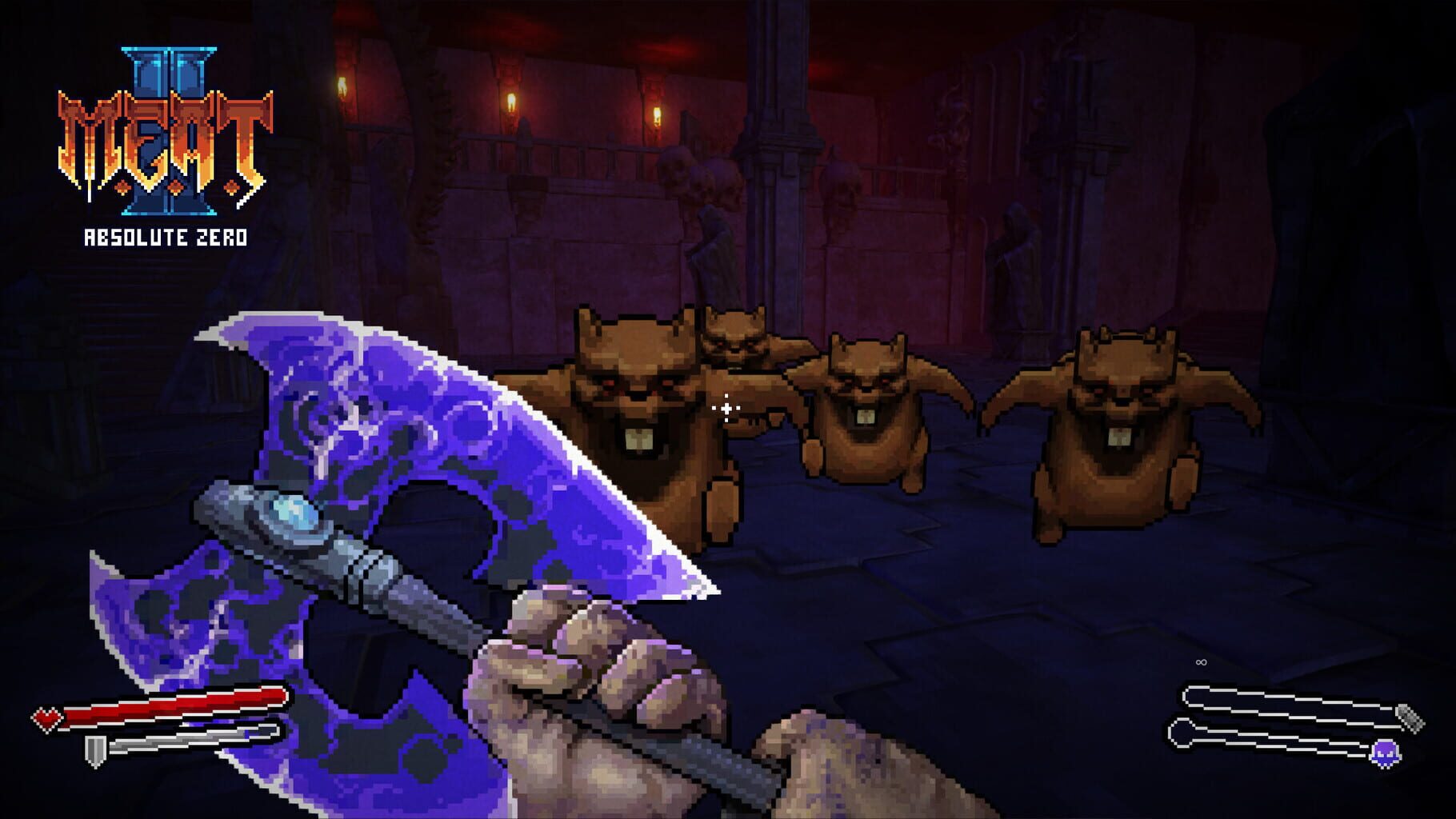Select the gray shield armor icon
This screenshot has height=819, width=1456.
95,751
